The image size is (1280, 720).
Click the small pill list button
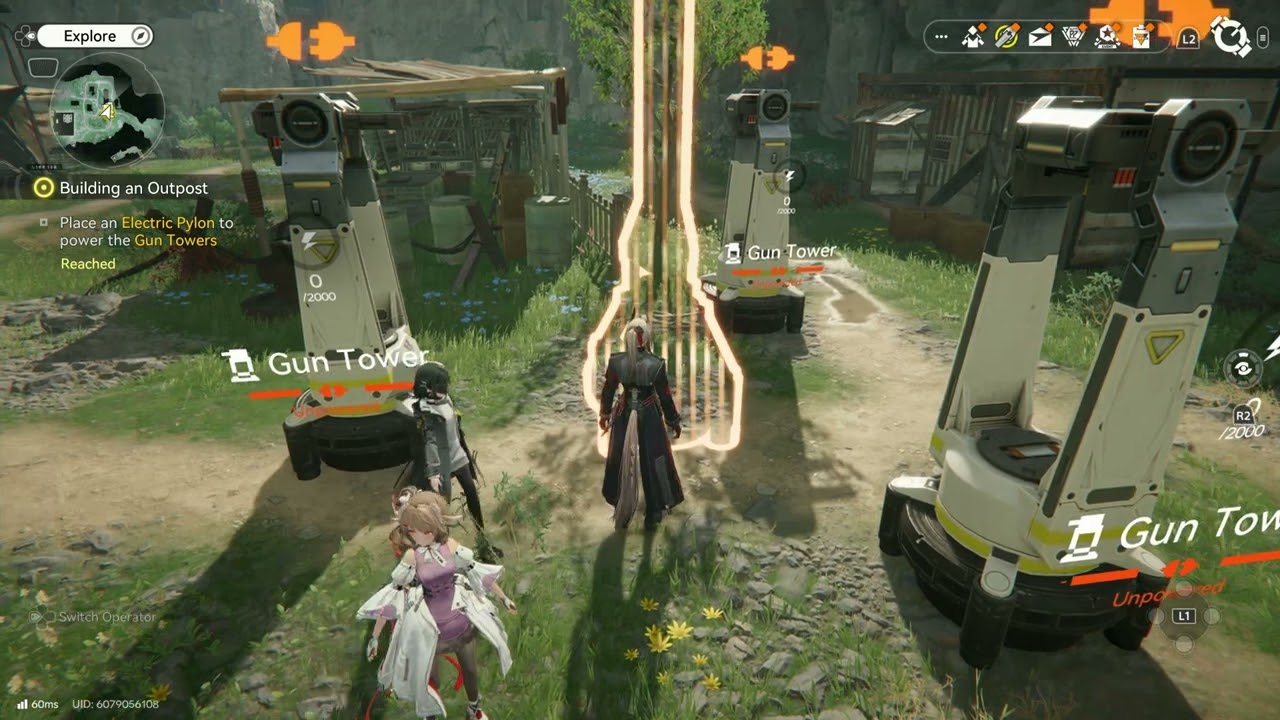pyautogui.click(x=1263, y=38)
